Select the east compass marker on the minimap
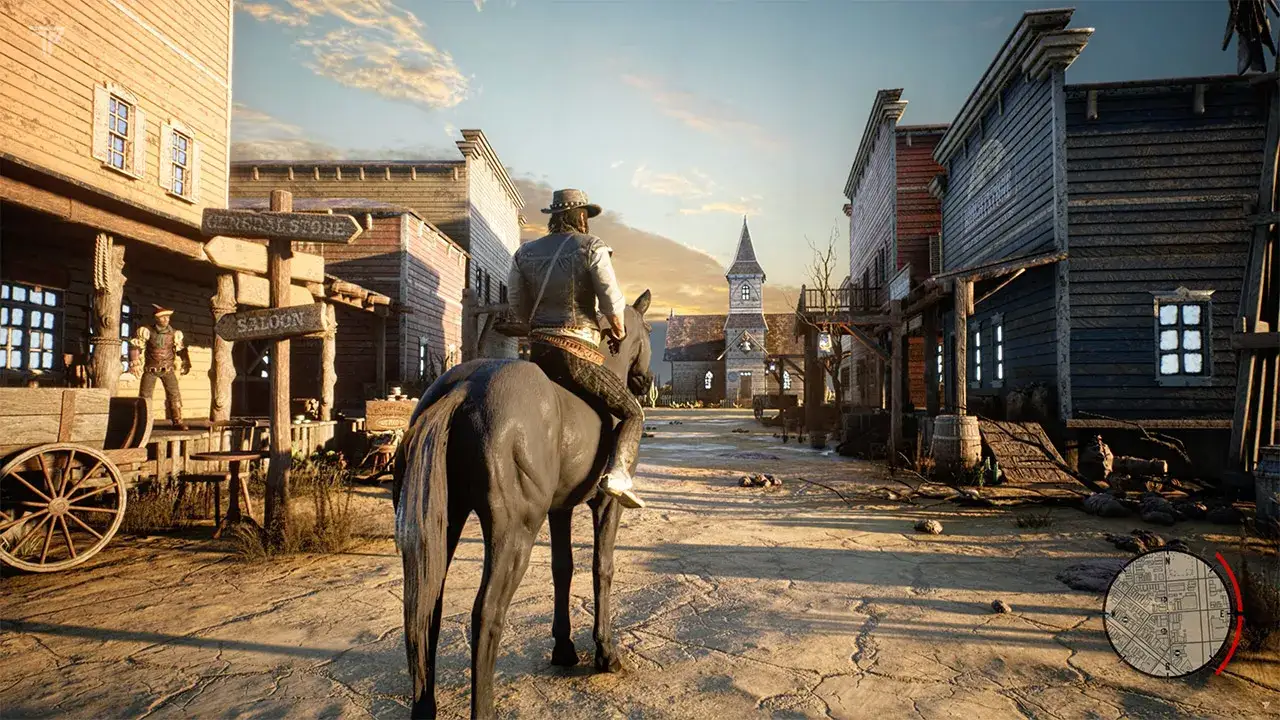Screen dimensions: 1280x720 1221,614
